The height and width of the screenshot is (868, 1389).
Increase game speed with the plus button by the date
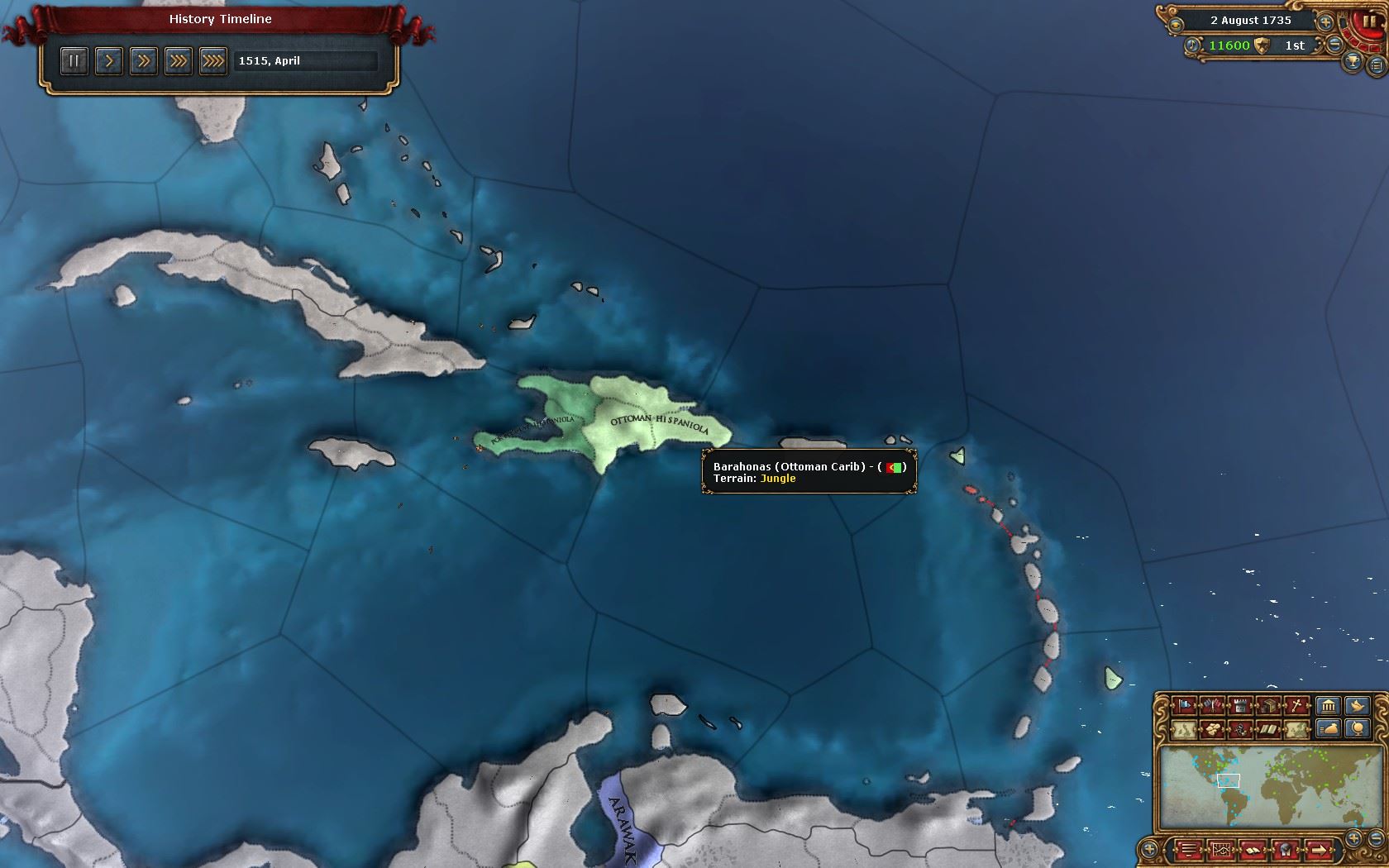tap(1325, 22)
